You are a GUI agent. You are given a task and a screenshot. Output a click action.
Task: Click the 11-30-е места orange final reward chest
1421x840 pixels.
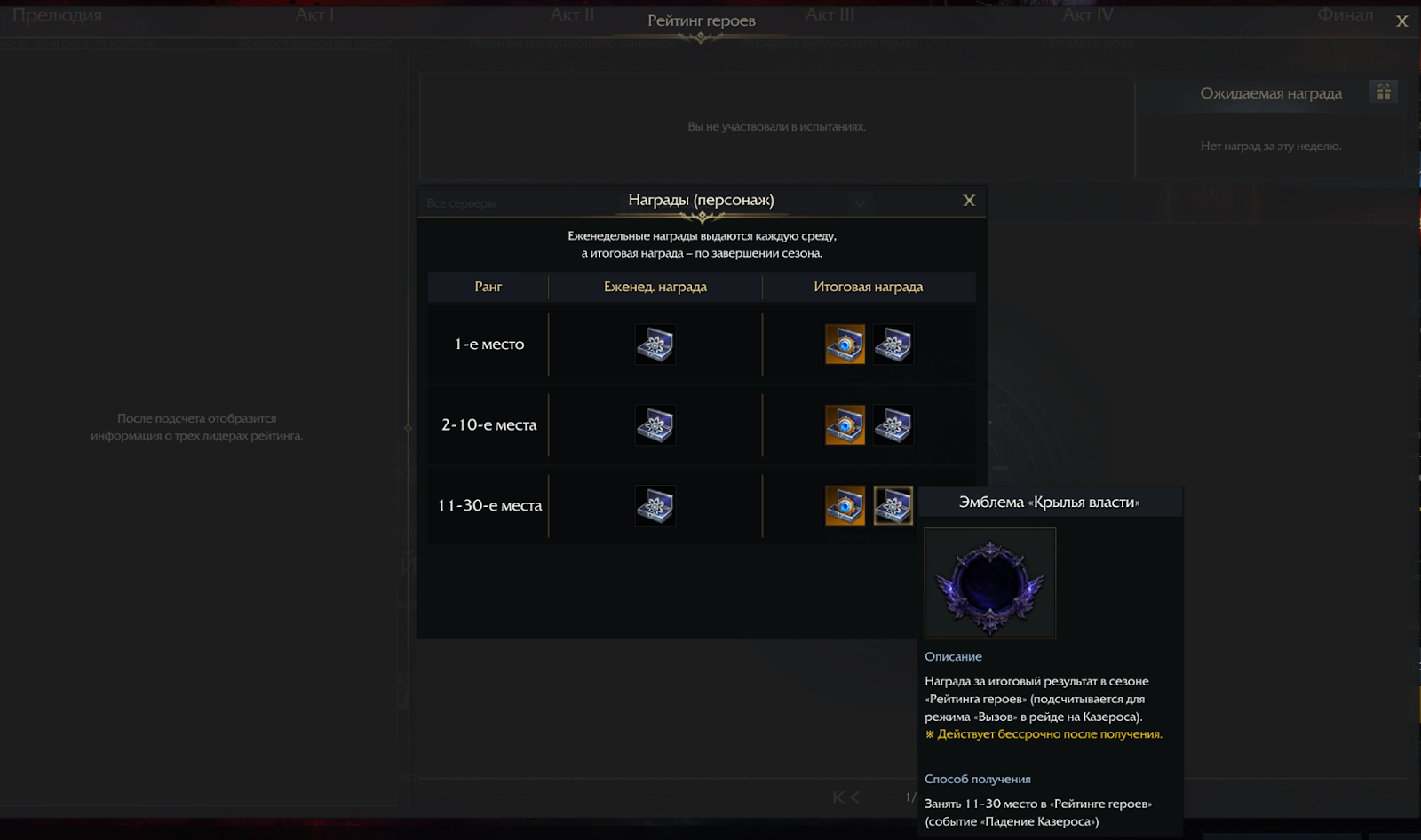[x=845, y=506]
